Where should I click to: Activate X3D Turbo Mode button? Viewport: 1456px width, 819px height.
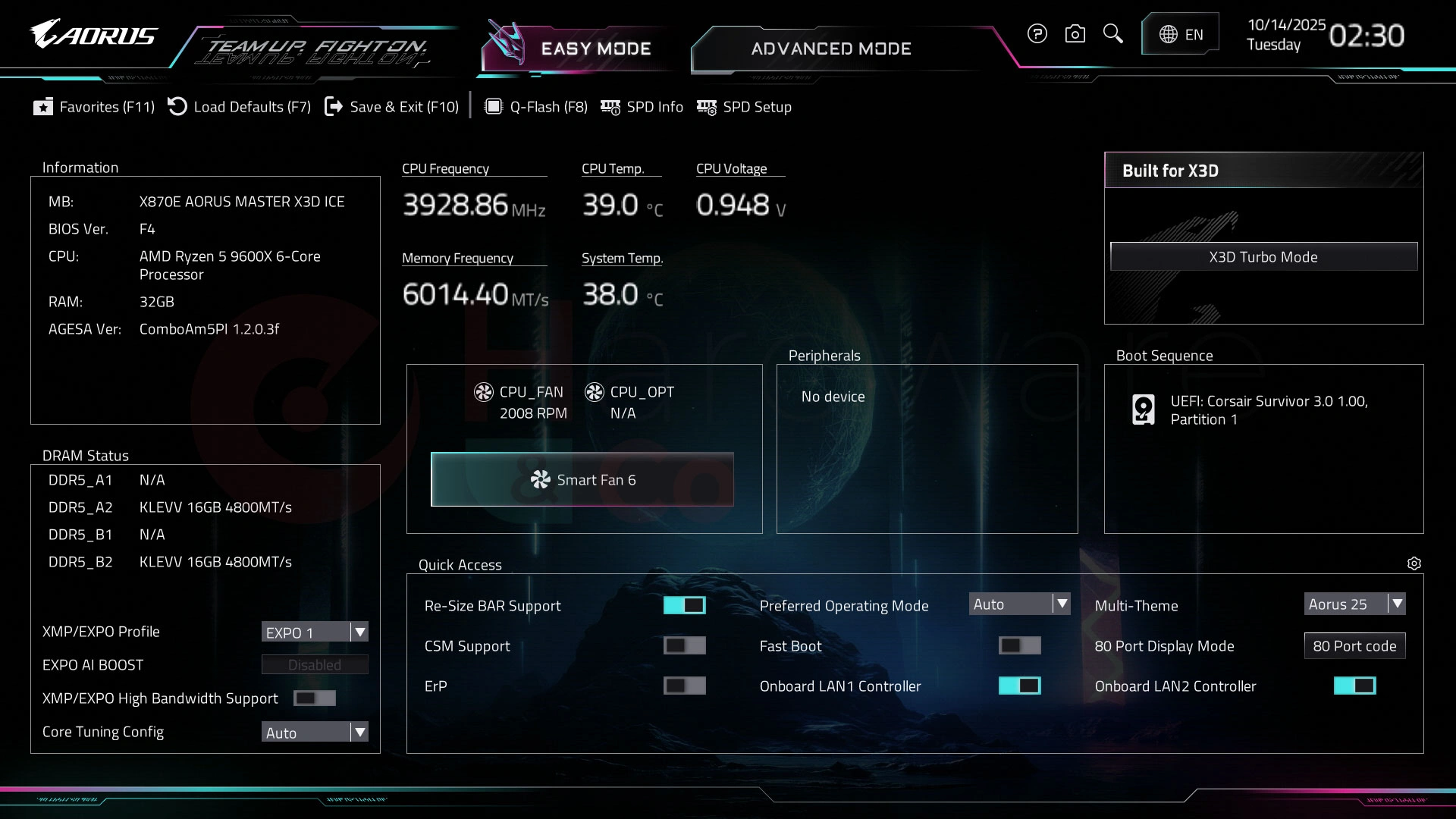1263,257
